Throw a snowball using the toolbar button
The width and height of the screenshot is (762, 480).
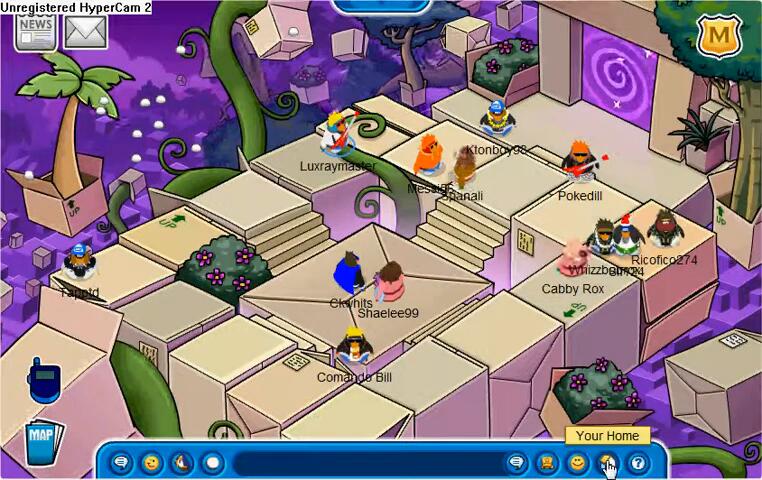[212, 463]
